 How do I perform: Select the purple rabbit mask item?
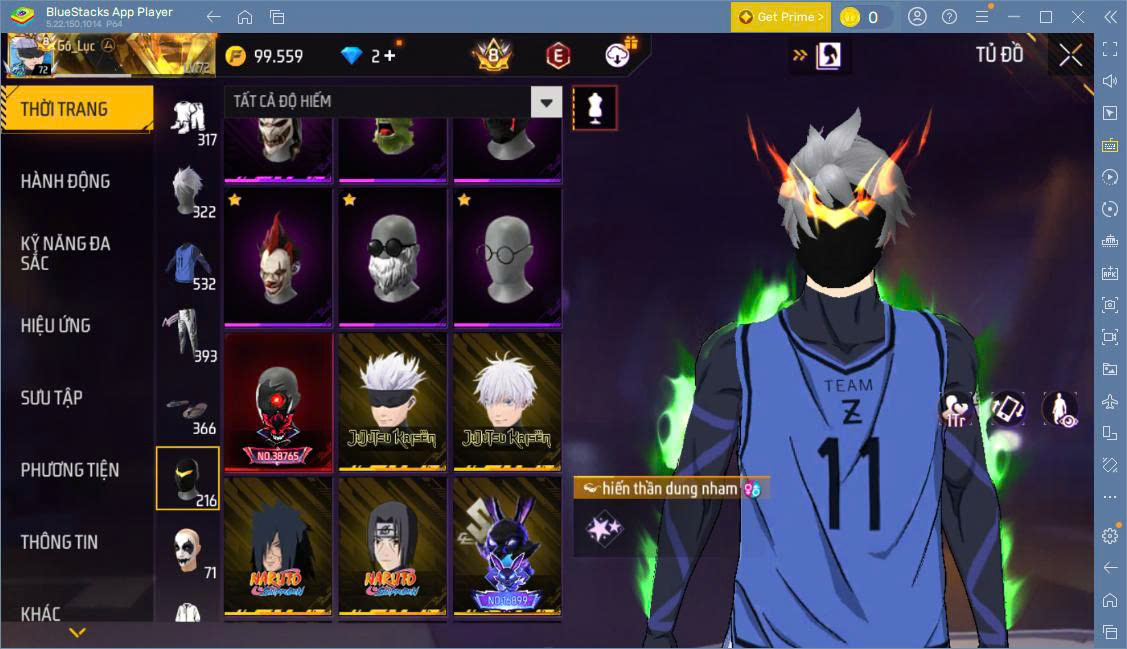[506, 545]
